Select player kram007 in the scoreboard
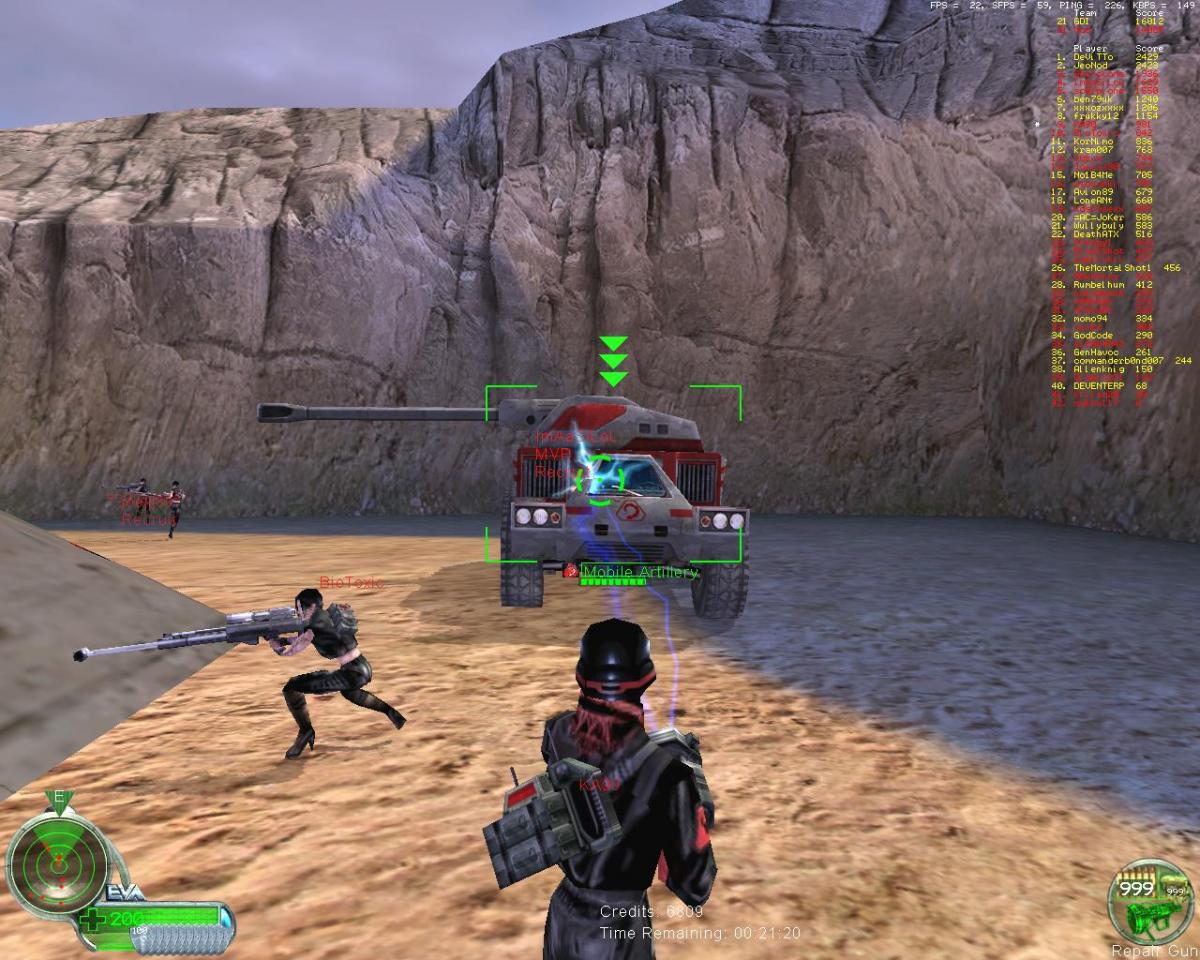 point(1091,149)
